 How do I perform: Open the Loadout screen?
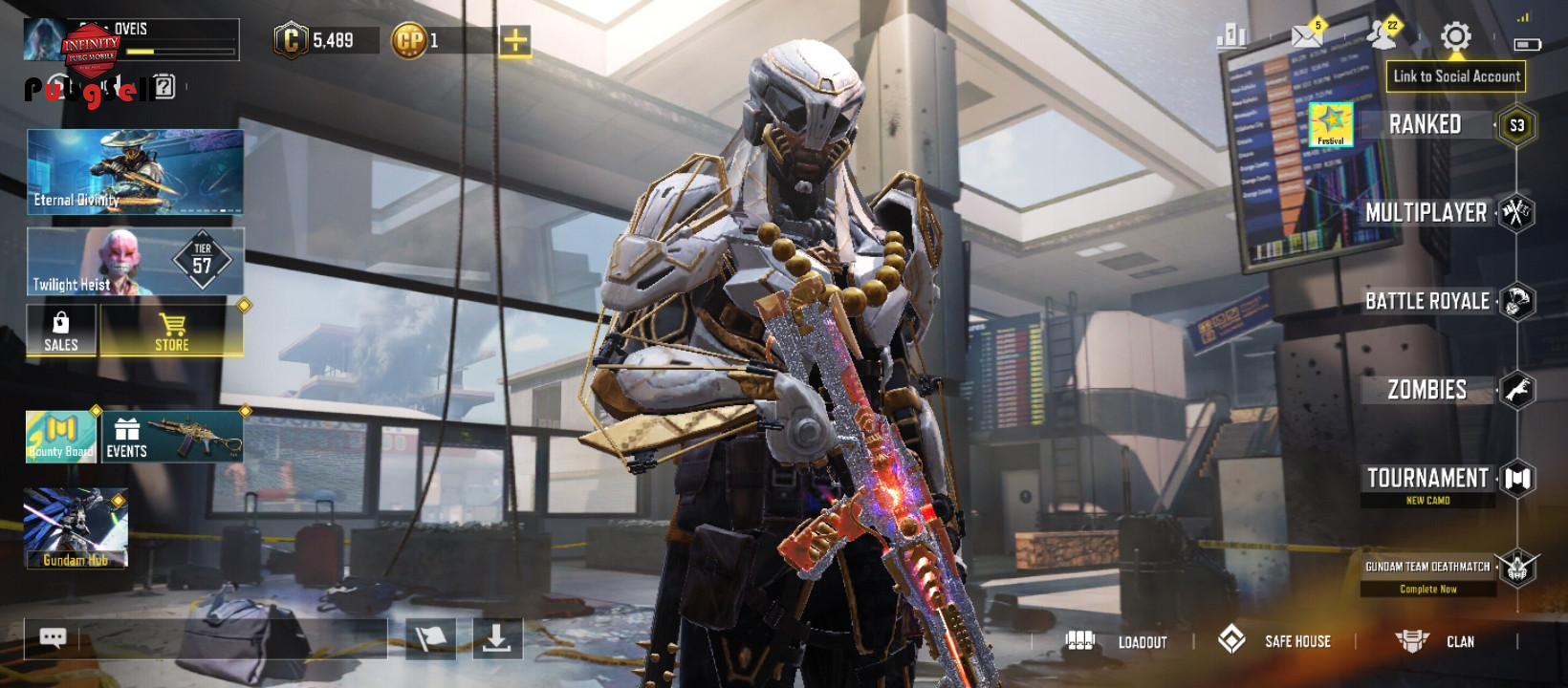pos(1117,641)
